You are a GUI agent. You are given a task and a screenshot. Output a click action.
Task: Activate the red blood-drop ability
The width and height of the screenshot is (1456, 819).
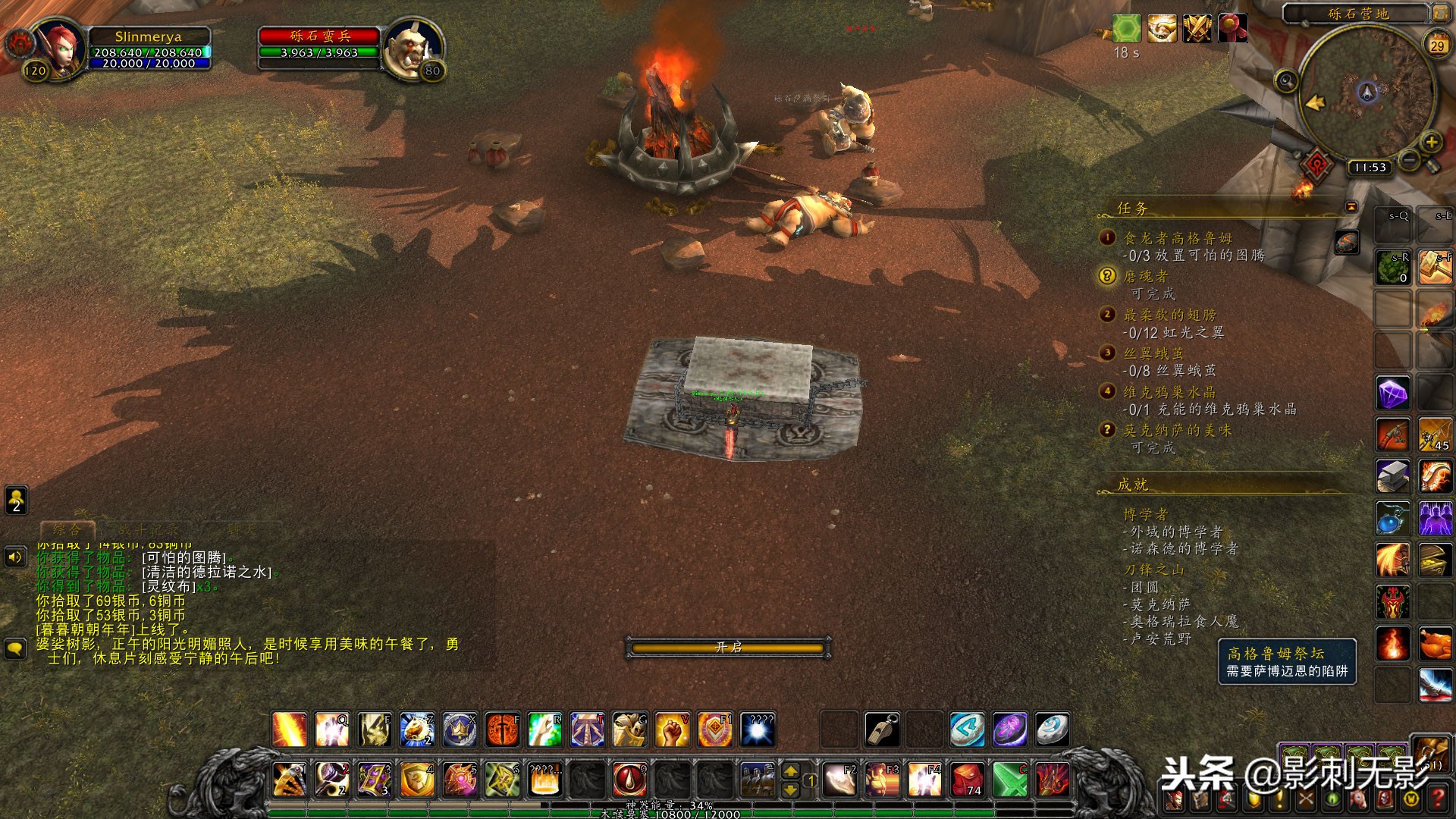pyautogui.click(x=629, y=779)
